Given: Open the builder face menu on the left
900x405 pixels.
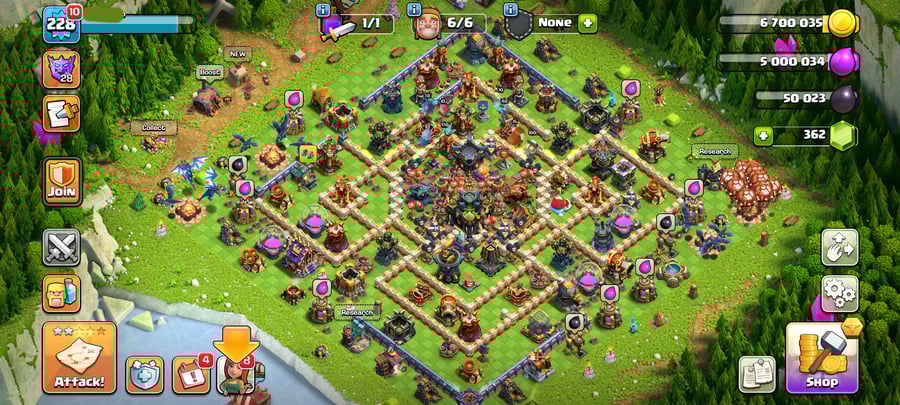Looking at the screenshot, I should [x=61, y=293].
